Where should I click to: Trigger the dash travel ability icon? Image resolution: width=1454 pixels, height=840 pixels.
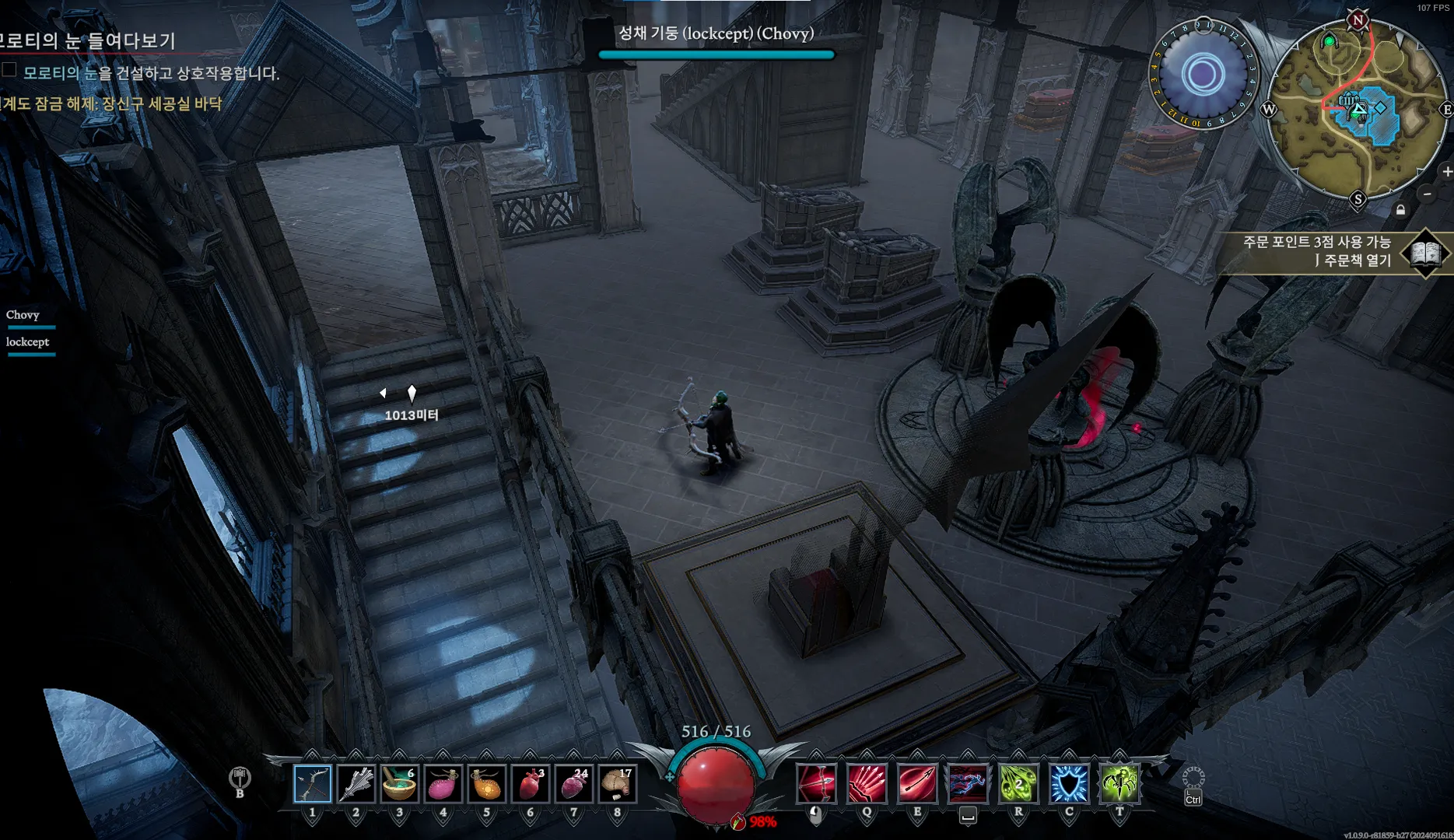point(968,783)
